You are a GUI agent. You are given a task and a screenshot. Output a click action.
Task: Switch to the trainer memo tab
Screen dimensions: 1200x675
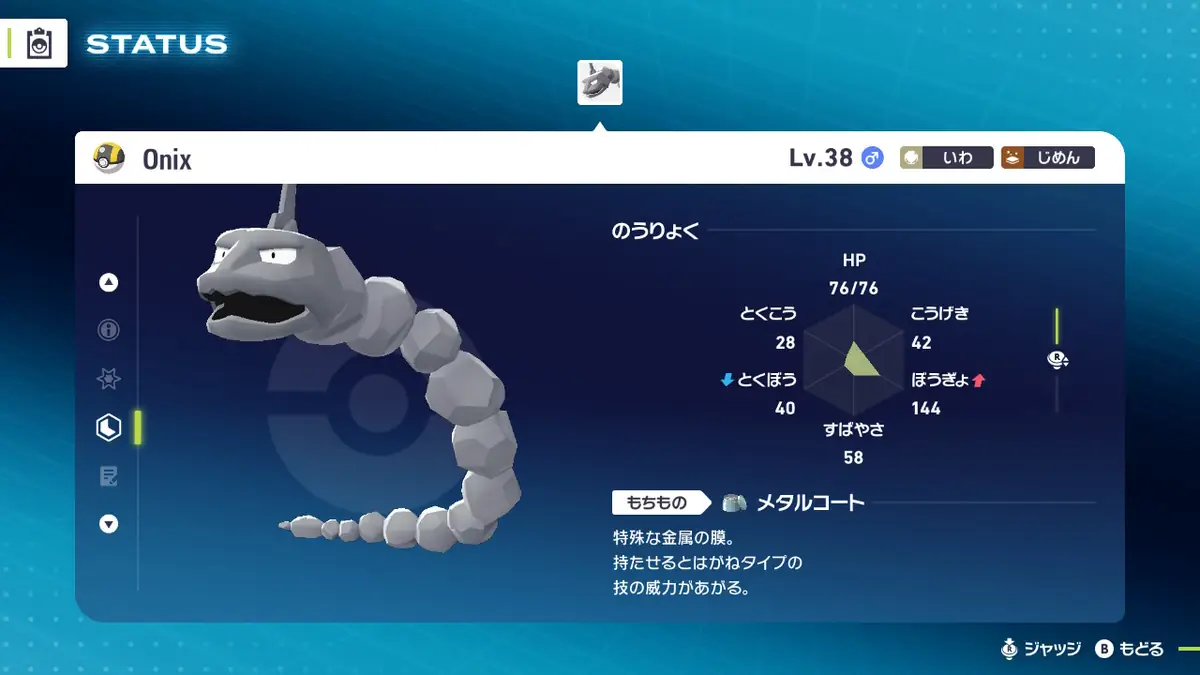pos(109,476)
